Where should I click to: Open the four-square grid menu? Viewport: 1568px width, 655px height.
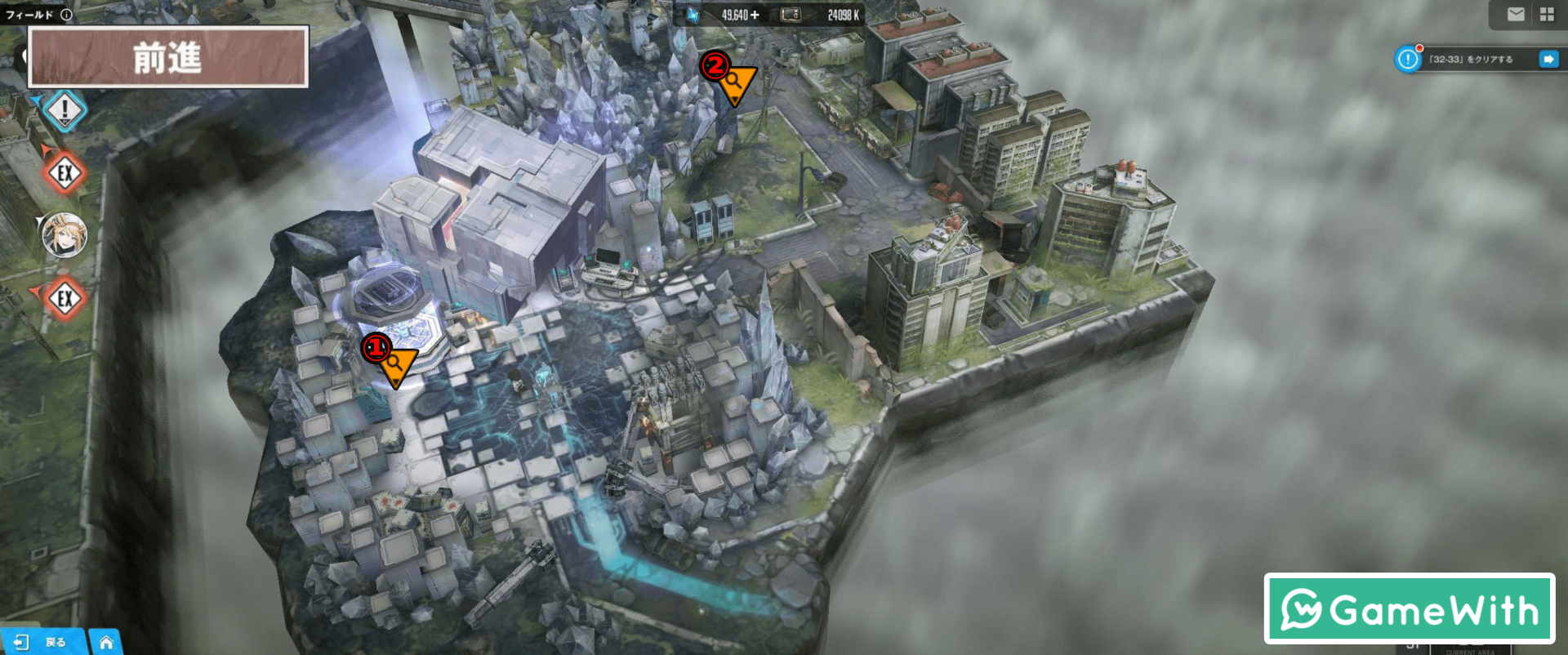(1547, 14)
